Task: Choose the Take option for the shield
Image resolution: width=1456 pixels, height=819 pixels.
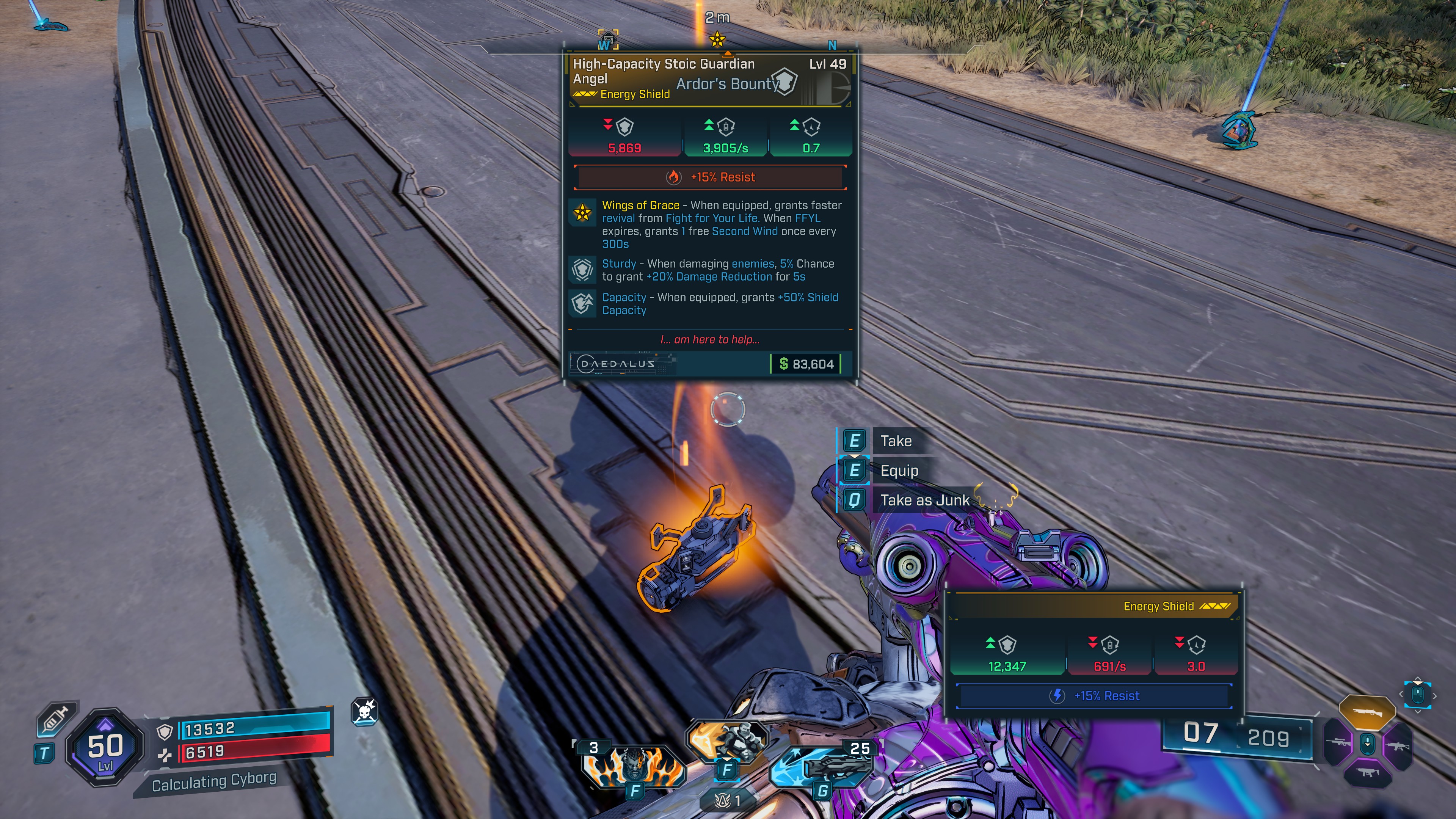Action: (x=895, y=441)
